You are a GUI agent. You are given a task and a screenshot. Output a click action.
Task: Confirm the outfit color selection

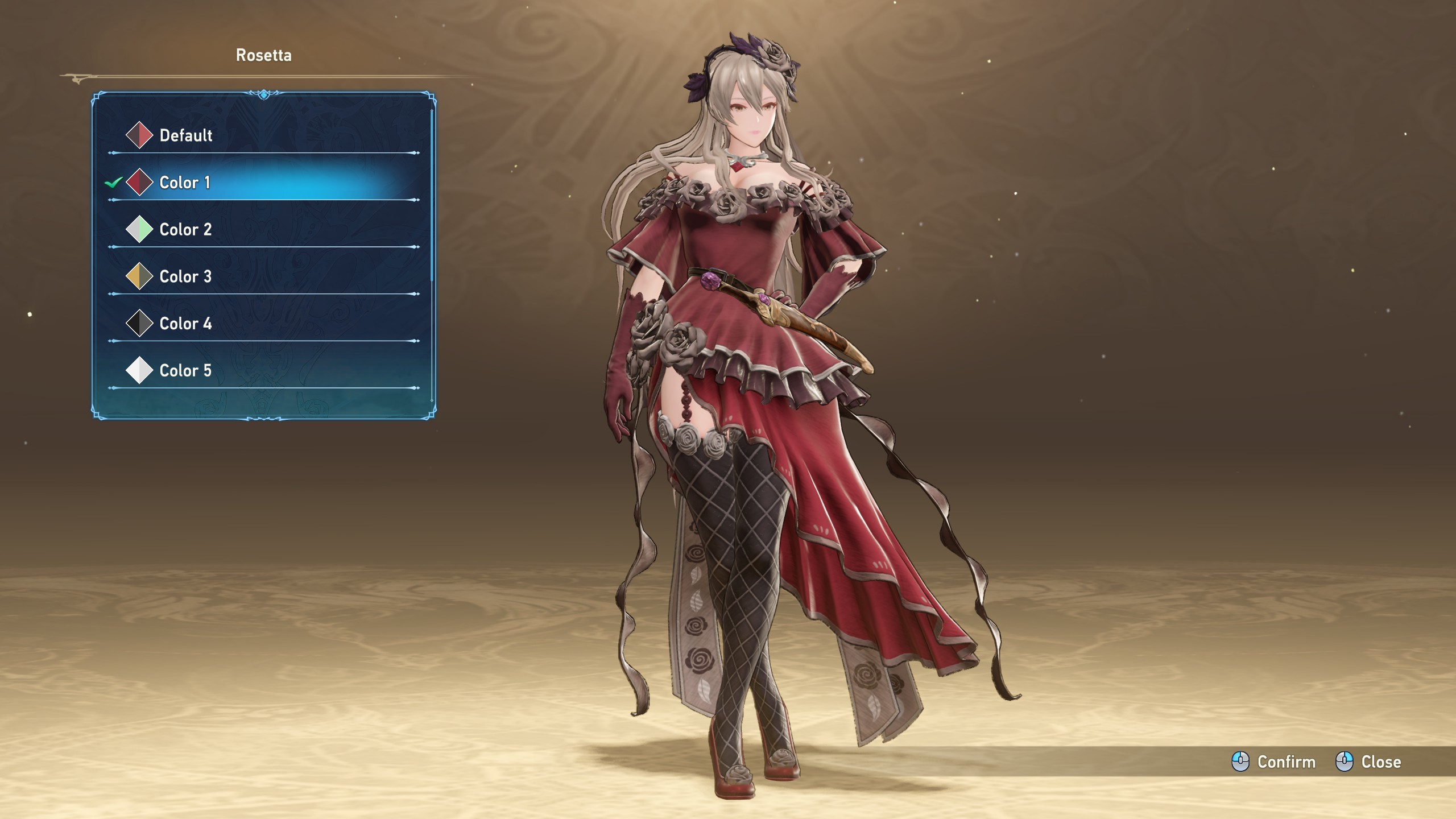click(x=1274, y=762)
